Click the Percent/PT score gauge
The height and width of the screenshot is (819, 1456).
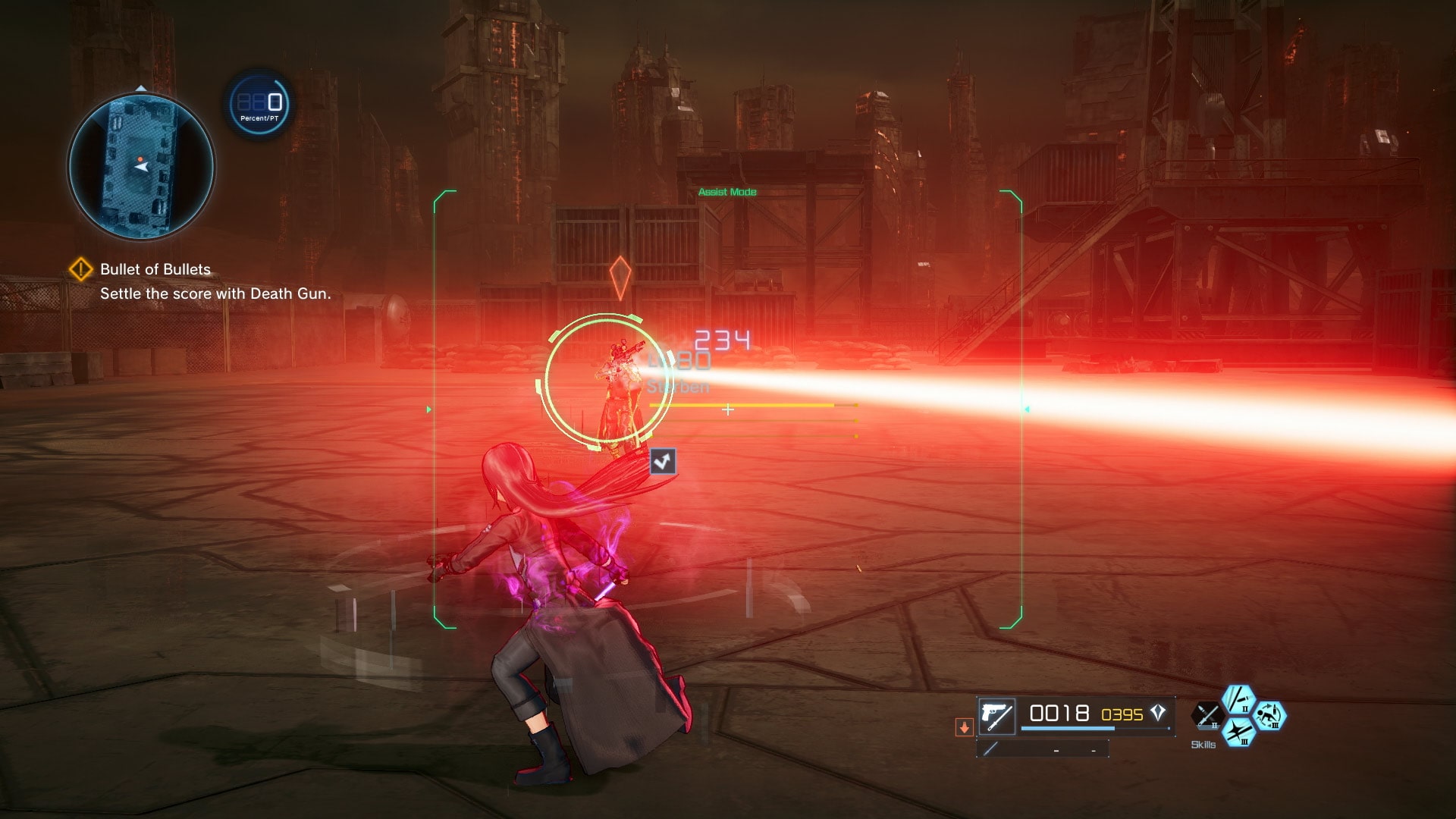[258, 106]
